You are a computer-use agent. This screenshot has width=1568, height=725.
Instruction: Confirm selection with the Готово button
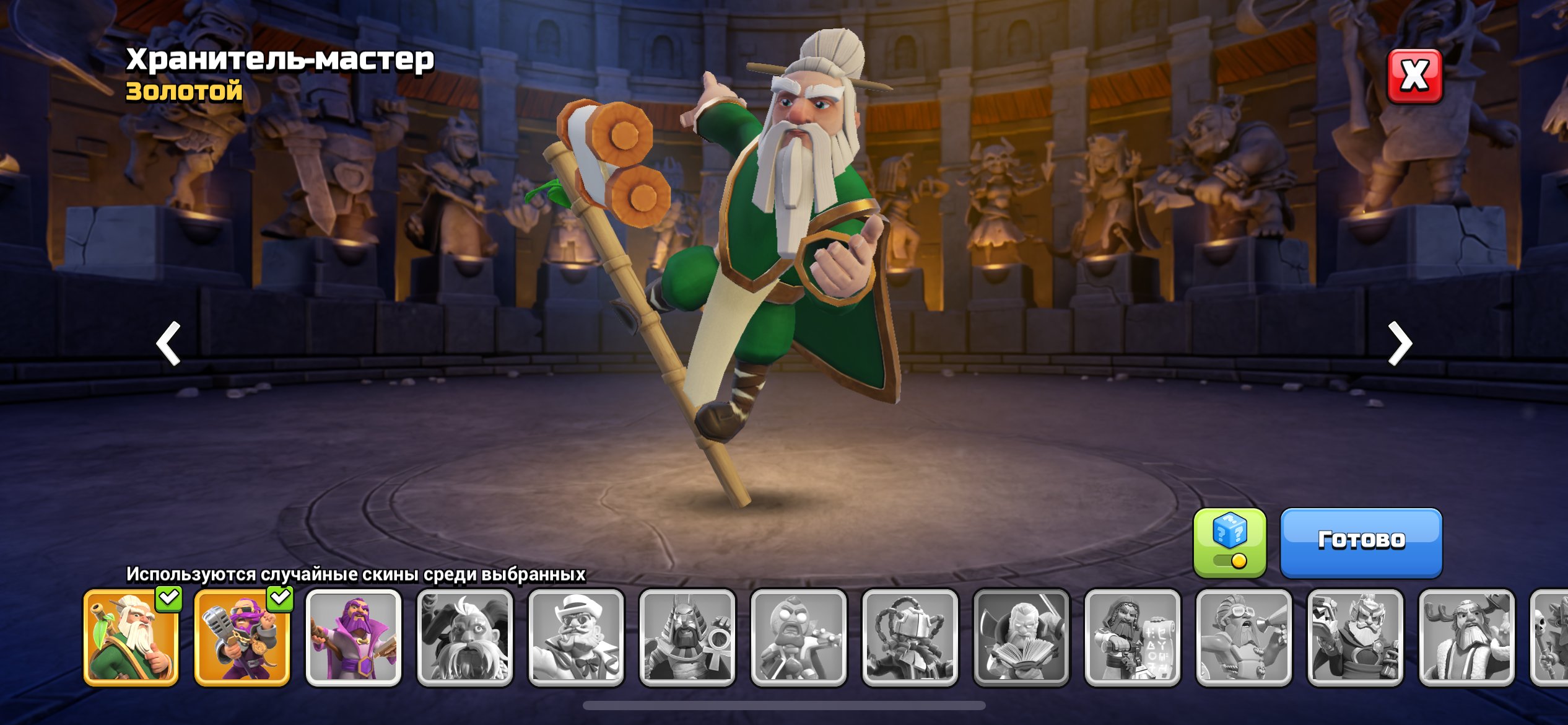tap(1361, 542)
